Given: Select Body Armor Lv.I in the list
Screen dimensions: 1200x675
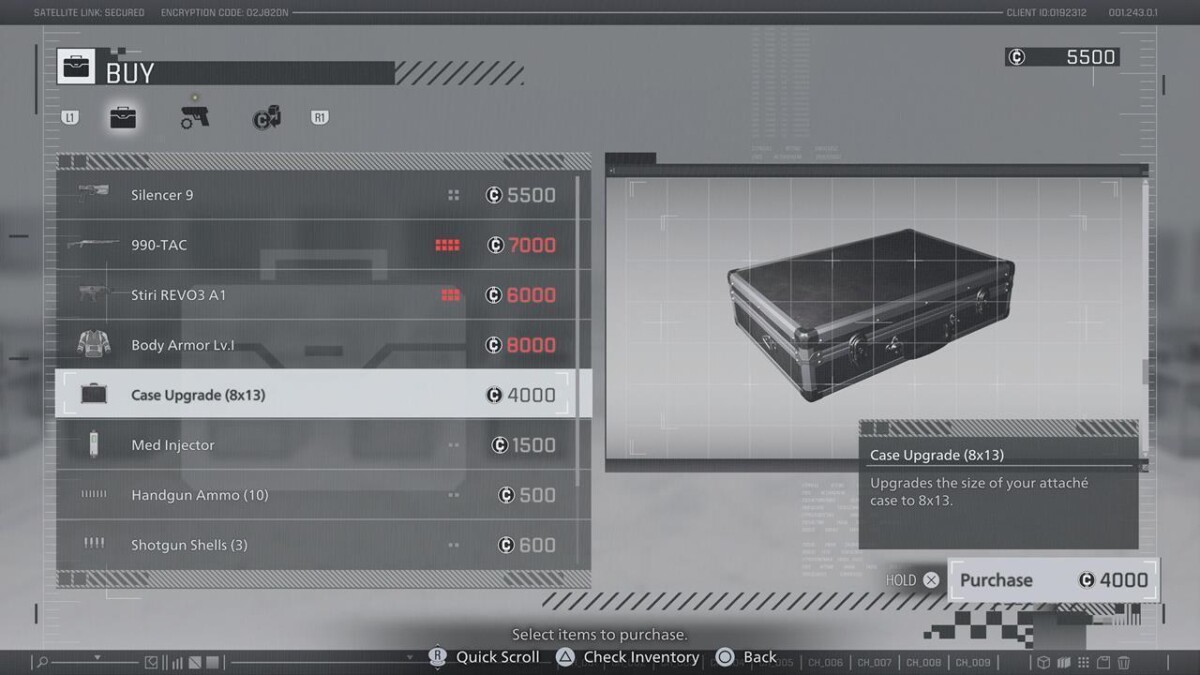Looking at the screenshot, I should (320, 345).
